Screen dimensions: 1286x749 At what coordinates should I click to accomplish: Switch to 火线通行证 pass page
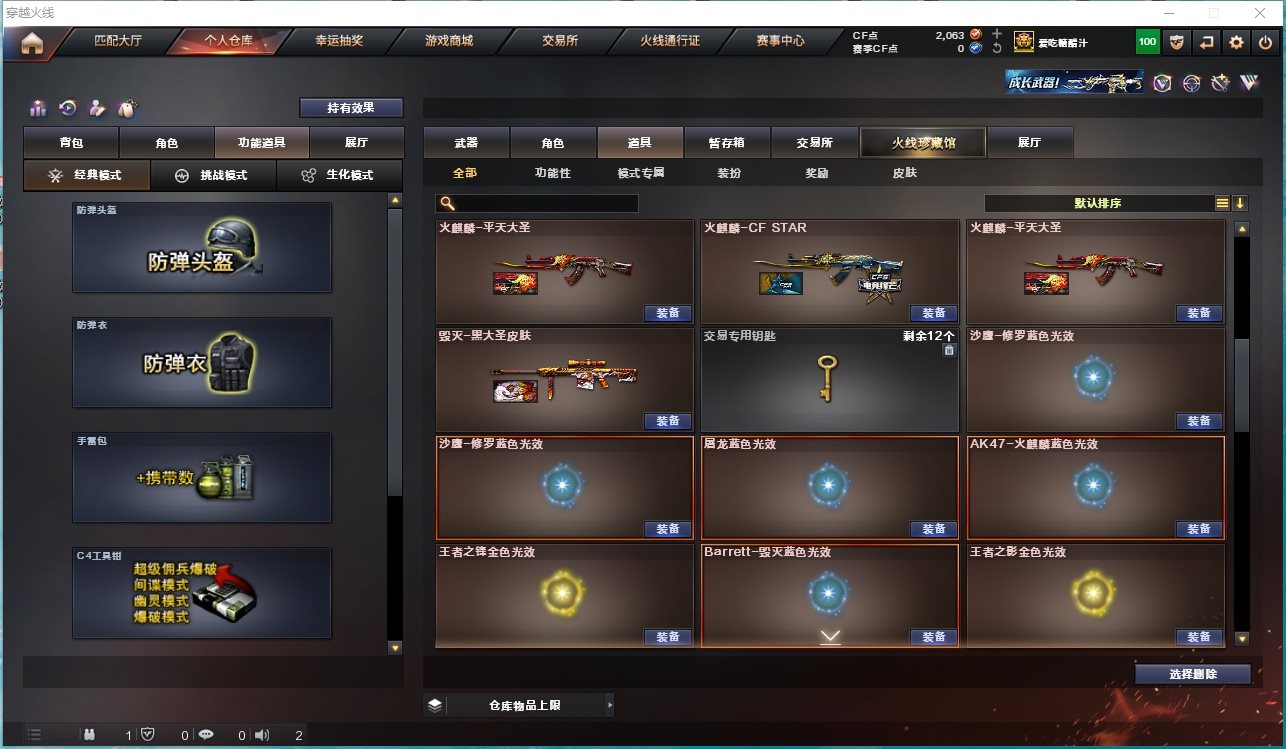(670, 41)
